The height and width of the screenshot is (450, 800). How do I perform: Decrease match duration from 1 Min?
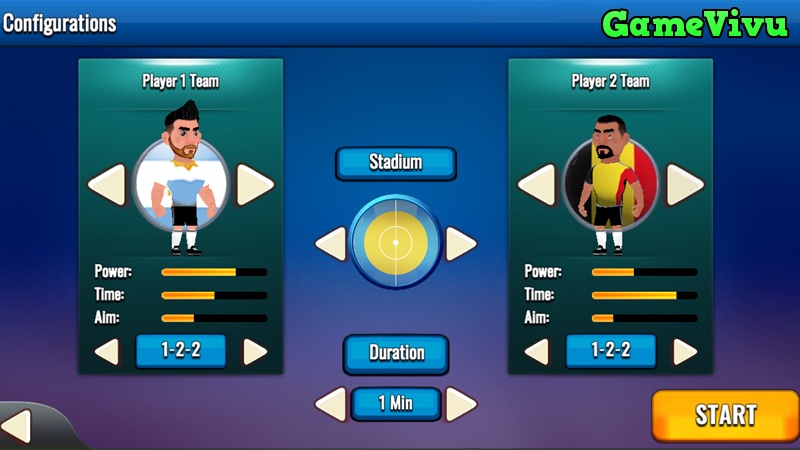tap(330, 404)
